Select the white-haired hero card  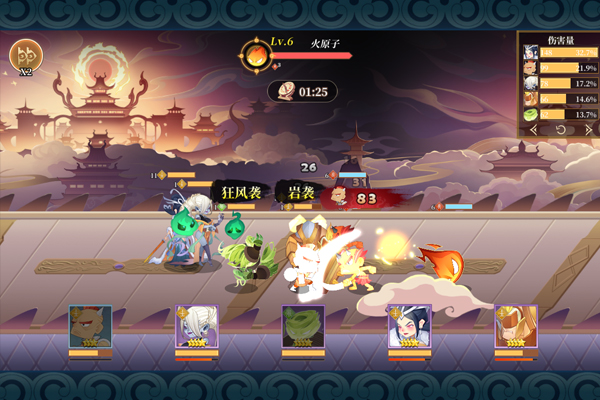point(197,327)
